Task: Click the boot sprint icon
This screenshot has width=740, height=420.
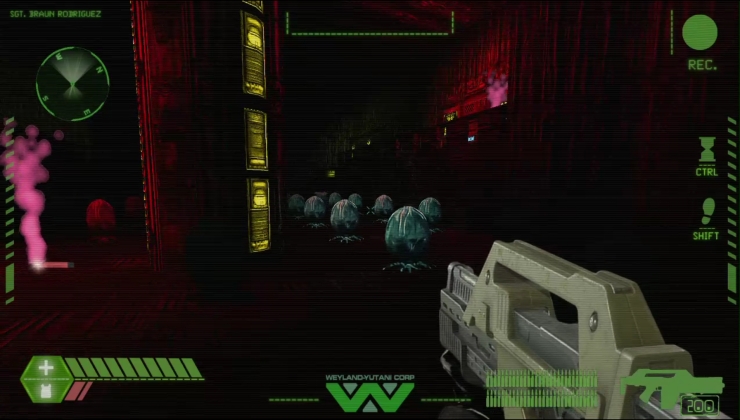Action: click(x=707, y=212)
